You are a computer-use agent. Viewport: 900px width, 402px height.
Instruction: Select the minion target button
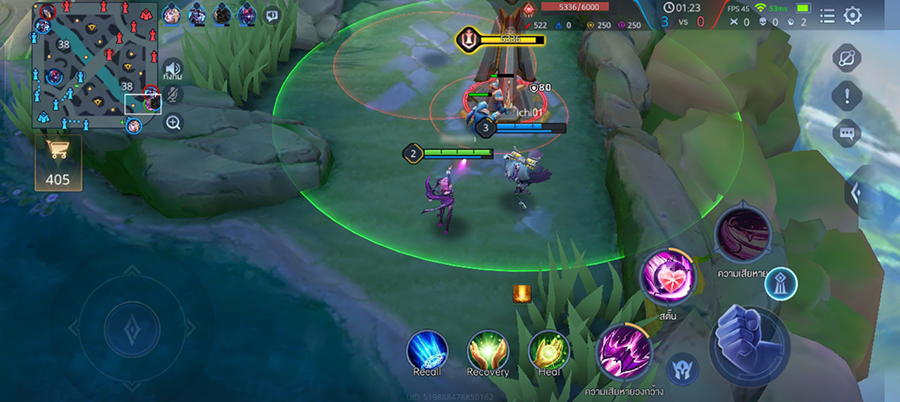tap(682, 368)
